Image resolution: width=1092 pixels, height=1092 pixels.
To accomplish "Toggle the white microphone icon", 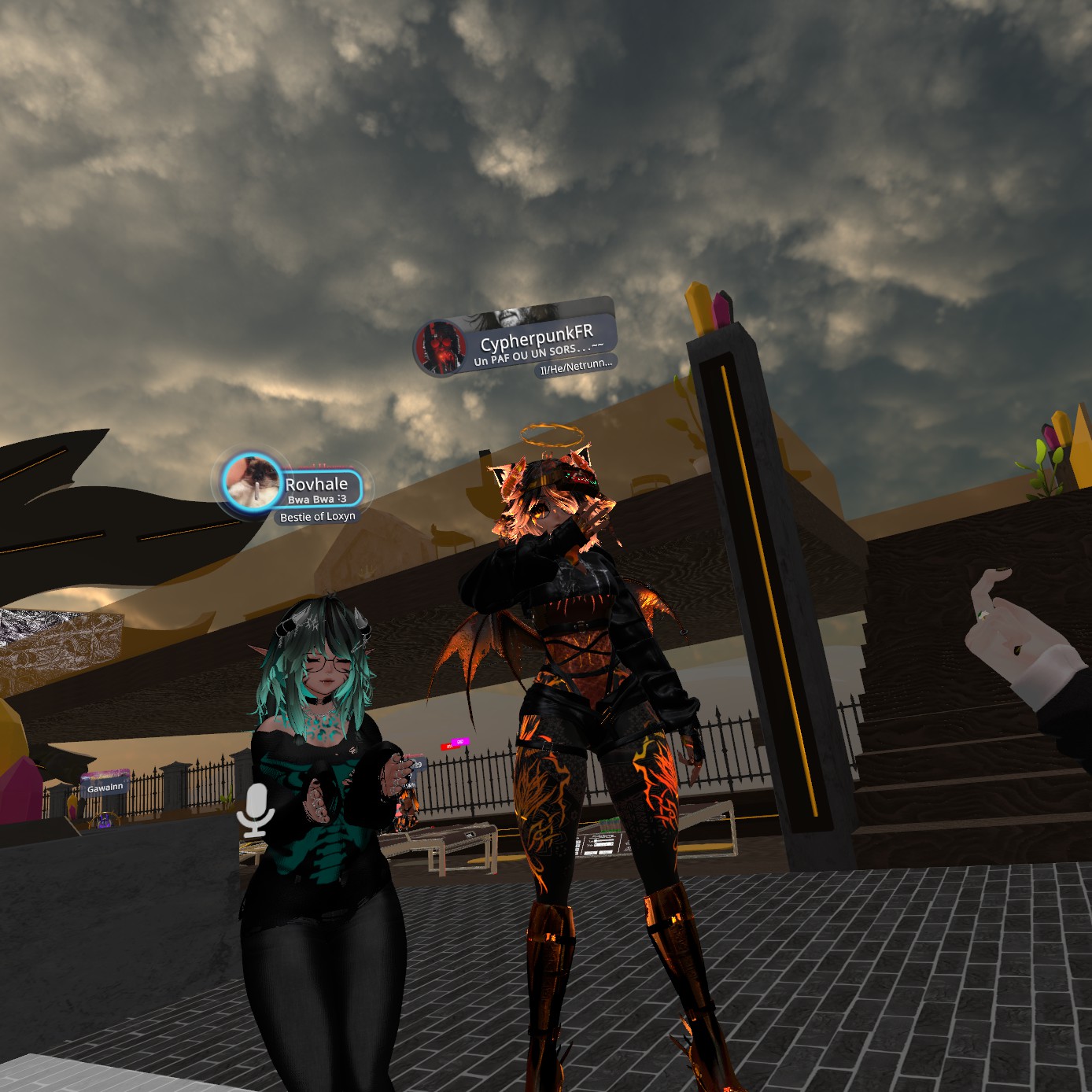I will [255, 810].
